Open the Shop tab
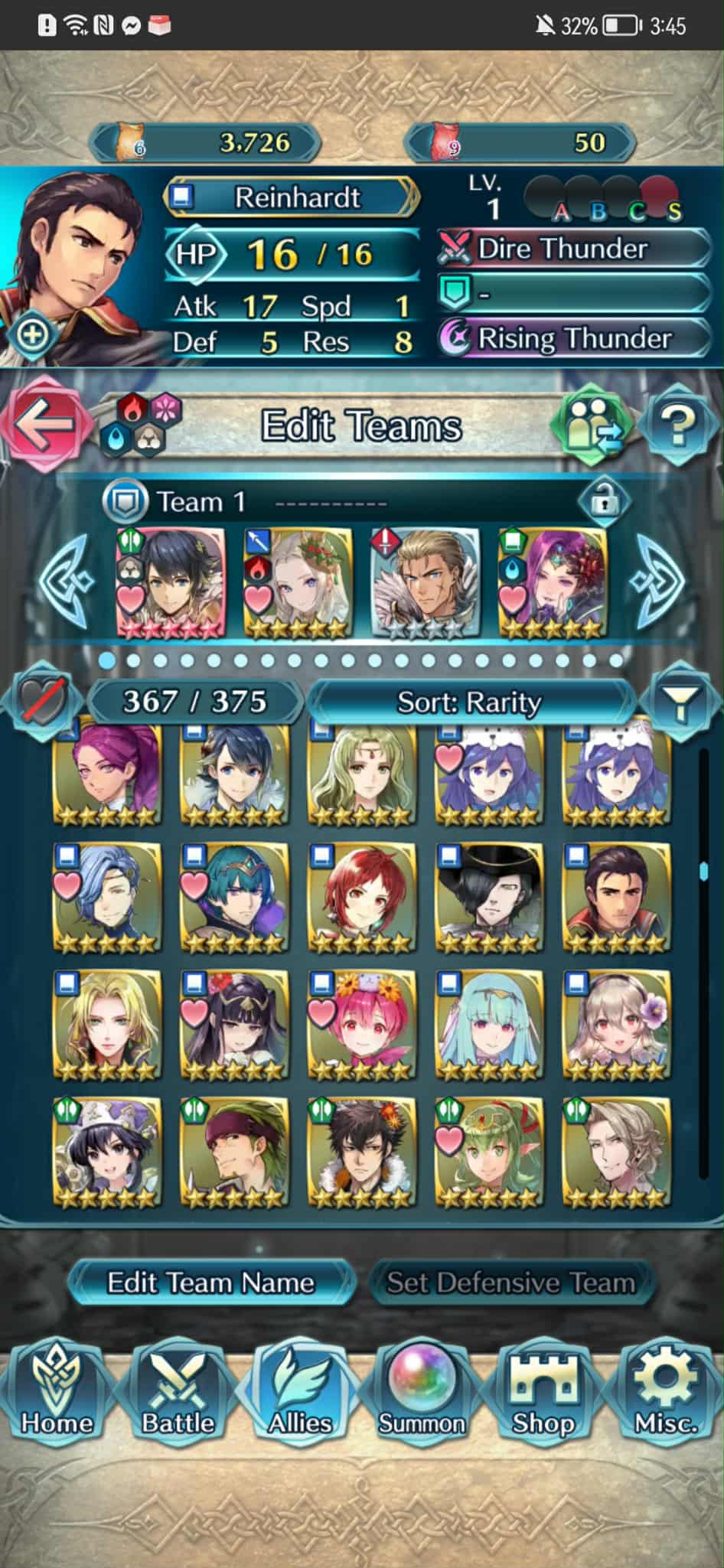 (543, 1394)
